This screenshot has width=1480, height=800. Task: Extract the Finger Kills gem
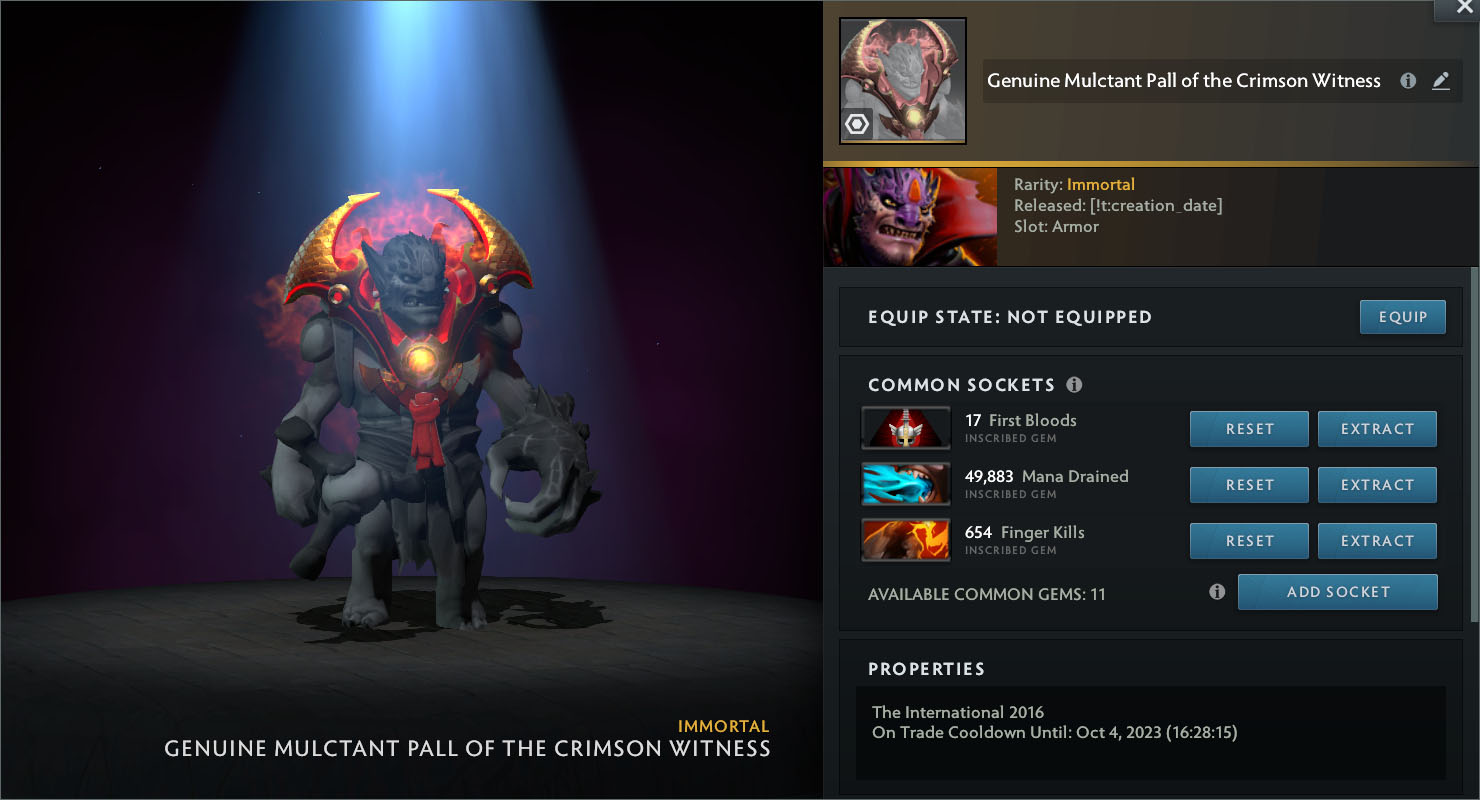tap(1377, 541)
